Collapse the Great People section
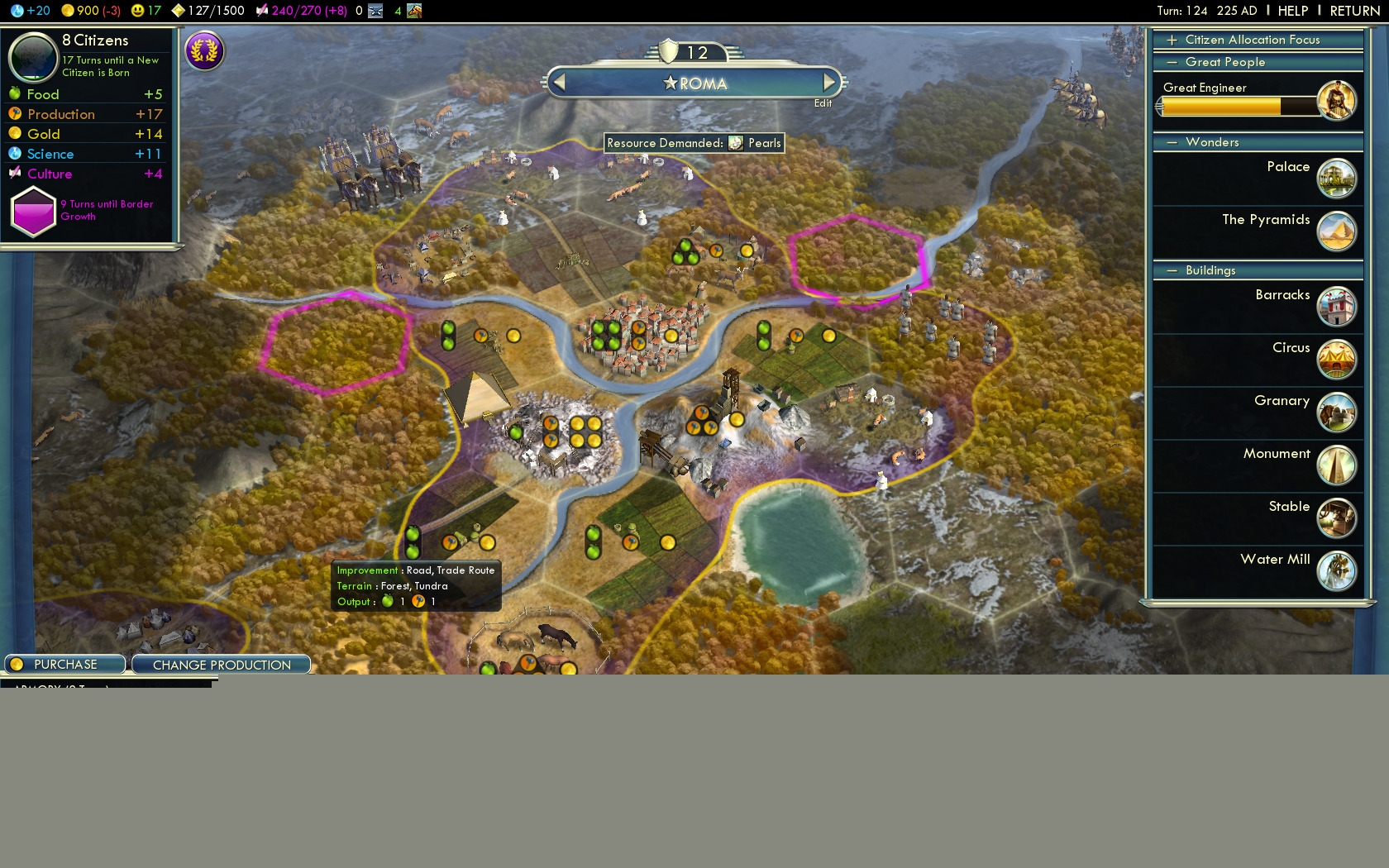This screenshot has width=1389, height=868. (x=1224, y=62)
